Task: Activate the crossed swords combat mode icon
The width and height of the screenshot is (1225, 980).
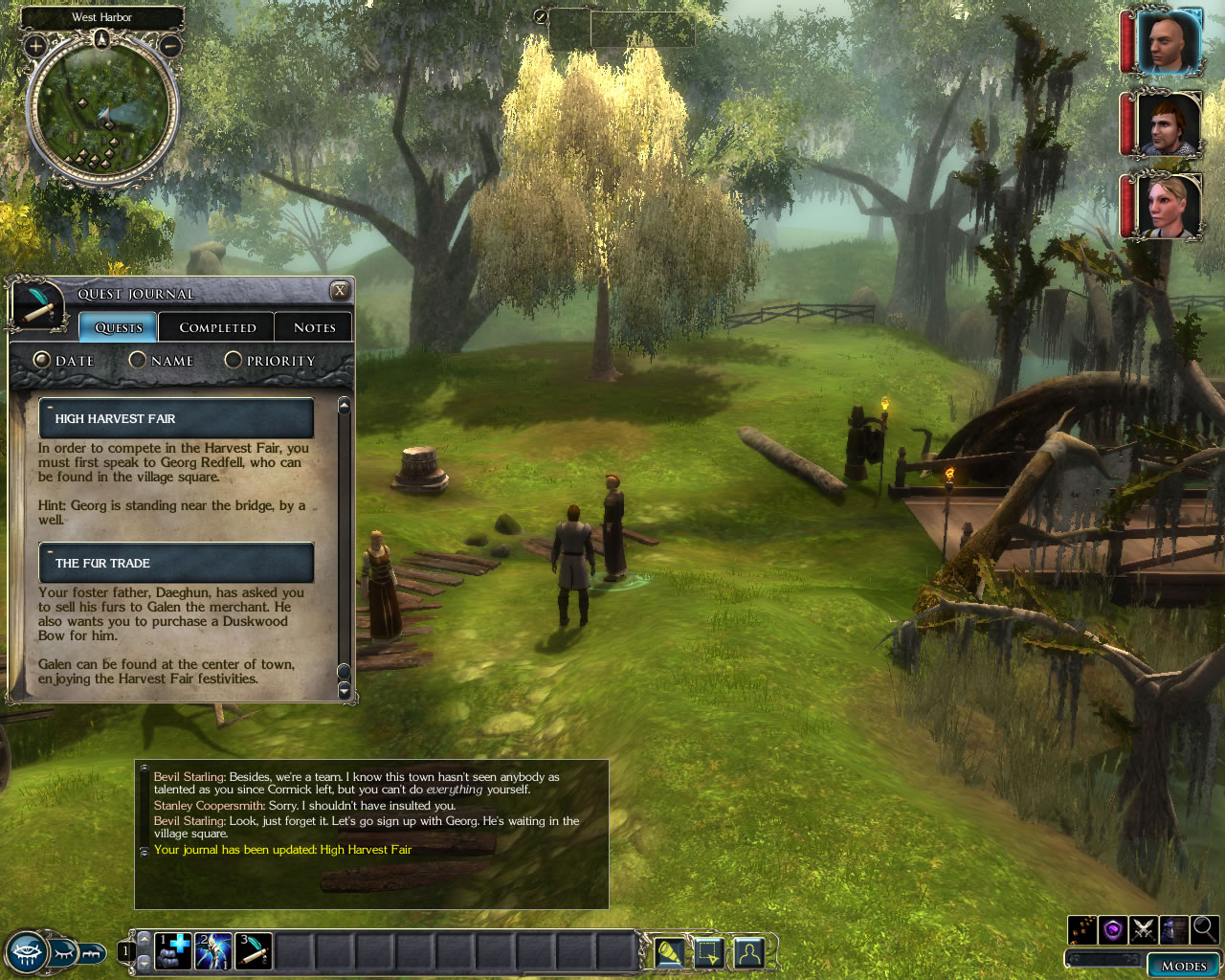Action: [x=1144, y=929]
